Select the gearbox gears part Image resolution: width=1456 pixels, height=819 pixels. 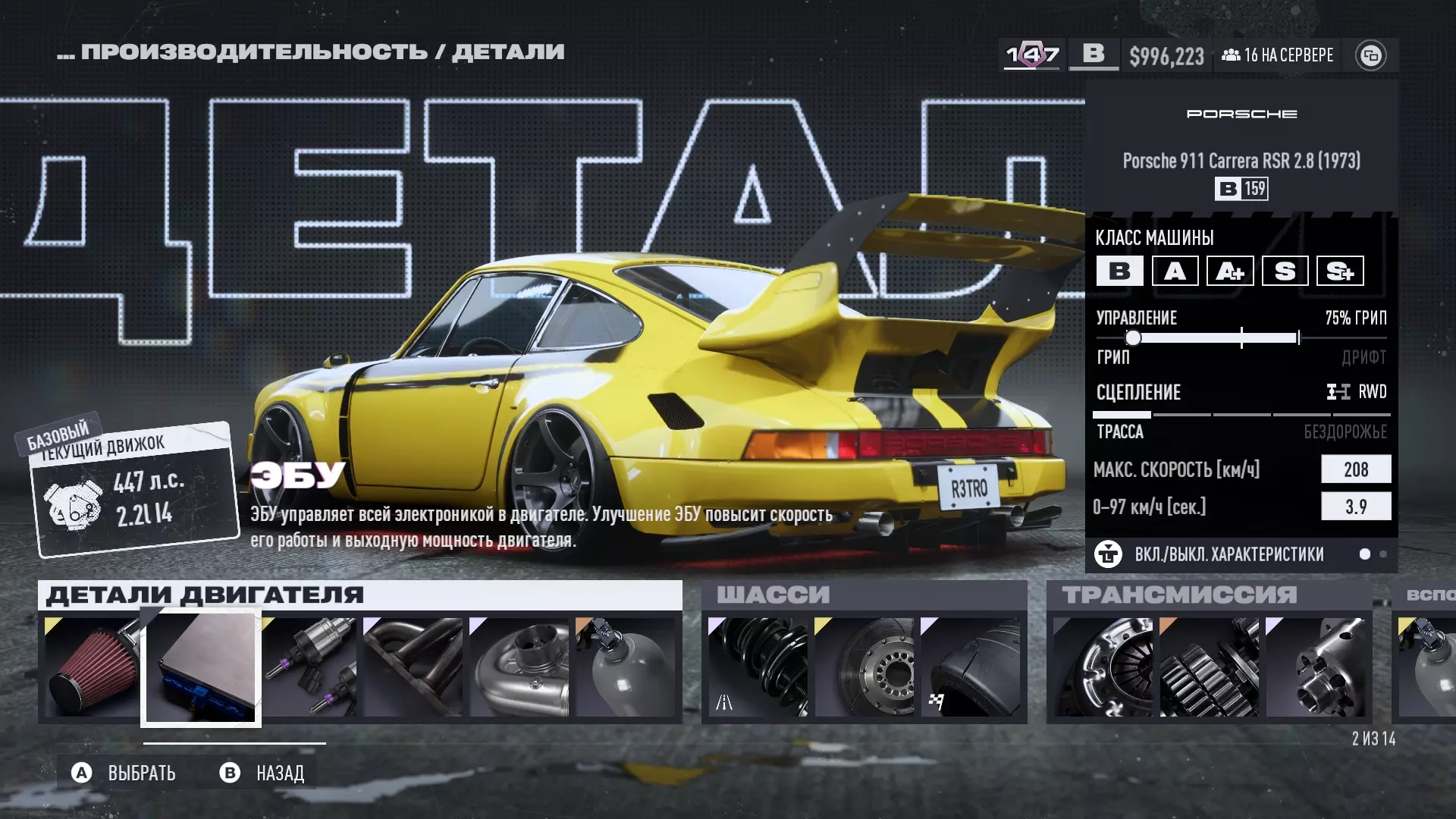[1210, 667]
